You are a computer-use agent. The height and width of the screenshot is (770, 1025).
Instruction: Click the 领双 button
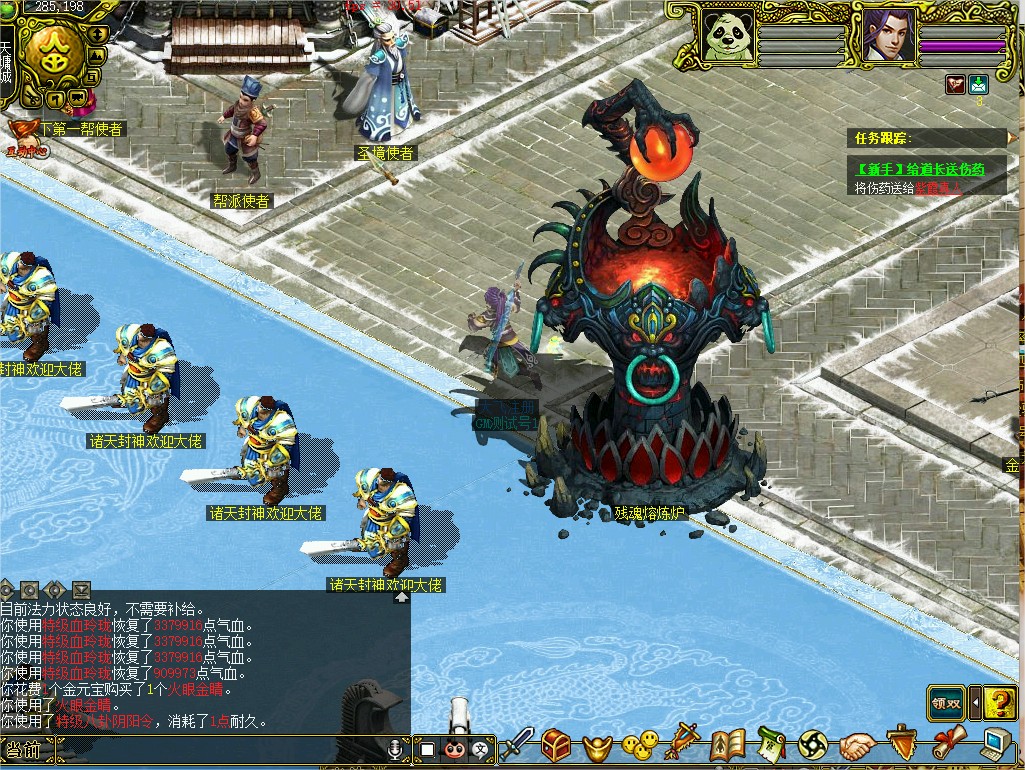(946, 703)
